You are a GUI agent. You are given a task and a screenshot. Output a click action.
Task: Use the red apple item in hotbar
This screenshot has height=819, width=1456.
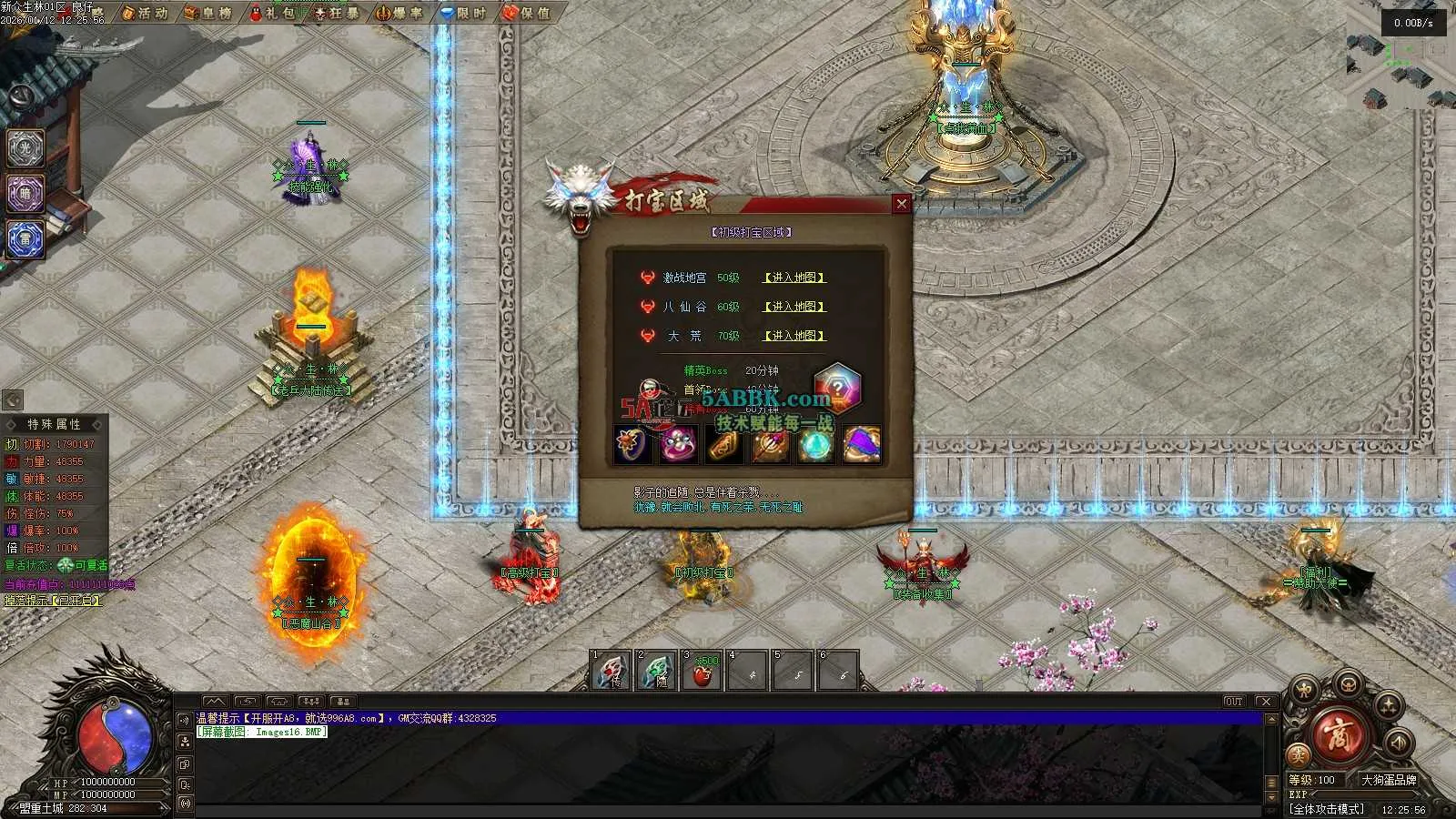[702, 672]
